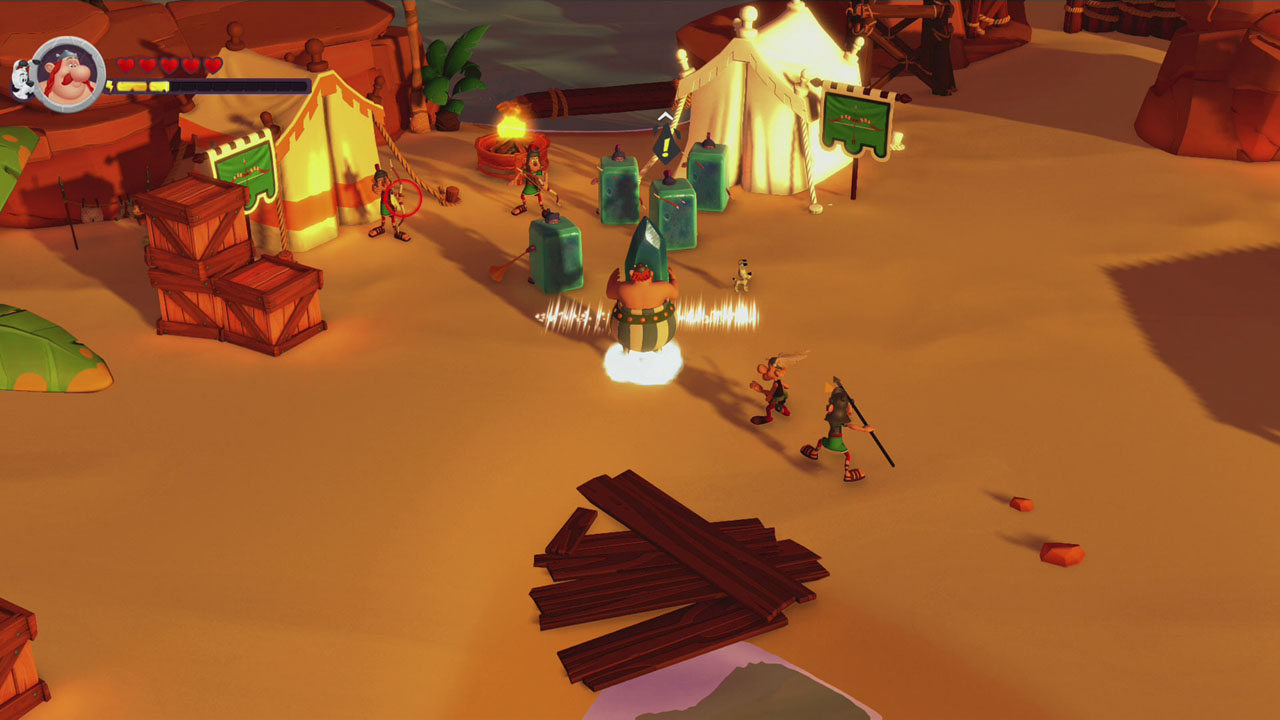The image size is (1280, 720).
Task: Click the yellow lightning bolt icon
Action: click(x=112, y=87)
